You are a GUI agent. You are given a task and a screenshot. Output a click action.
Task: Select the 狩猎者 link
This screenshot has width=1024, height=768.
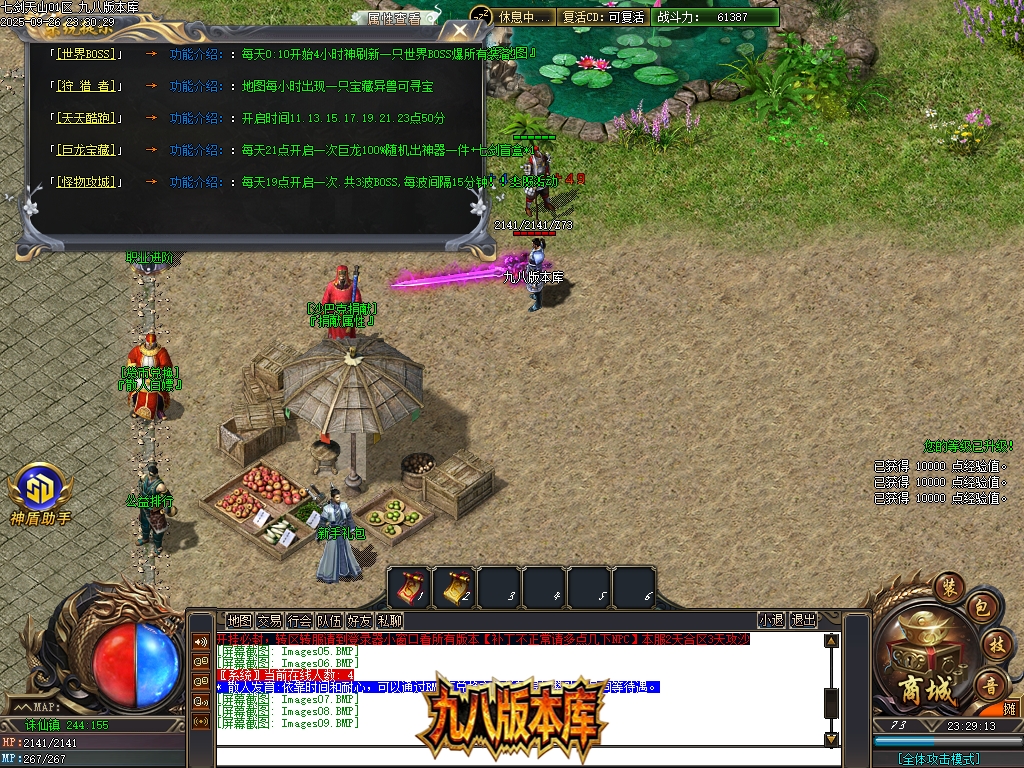[x=85, y=86]
